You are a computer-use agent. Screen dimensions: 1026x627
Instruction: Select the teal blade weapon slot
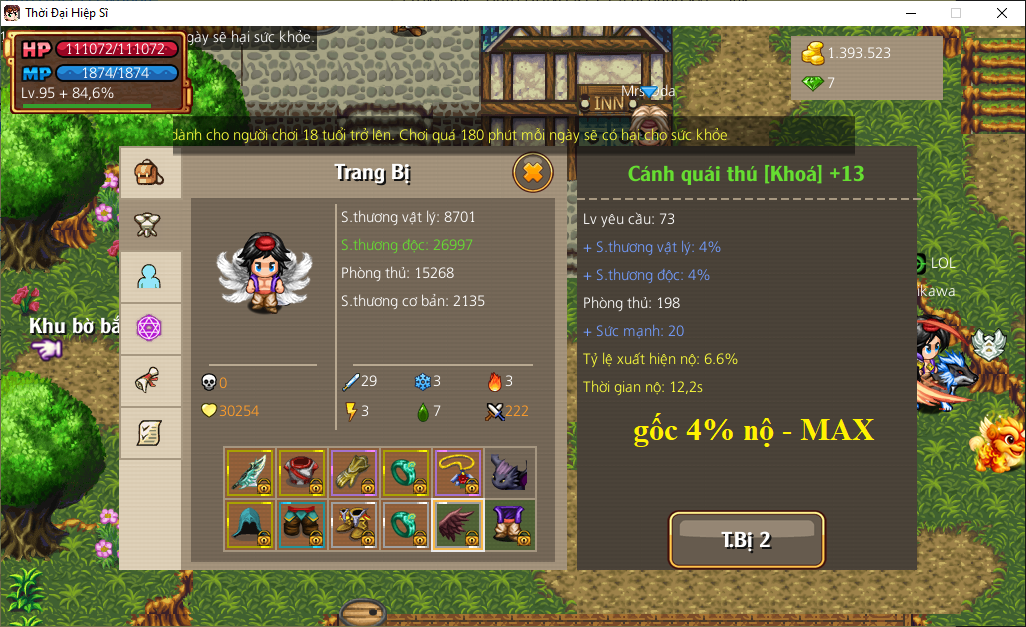[250, 473]
